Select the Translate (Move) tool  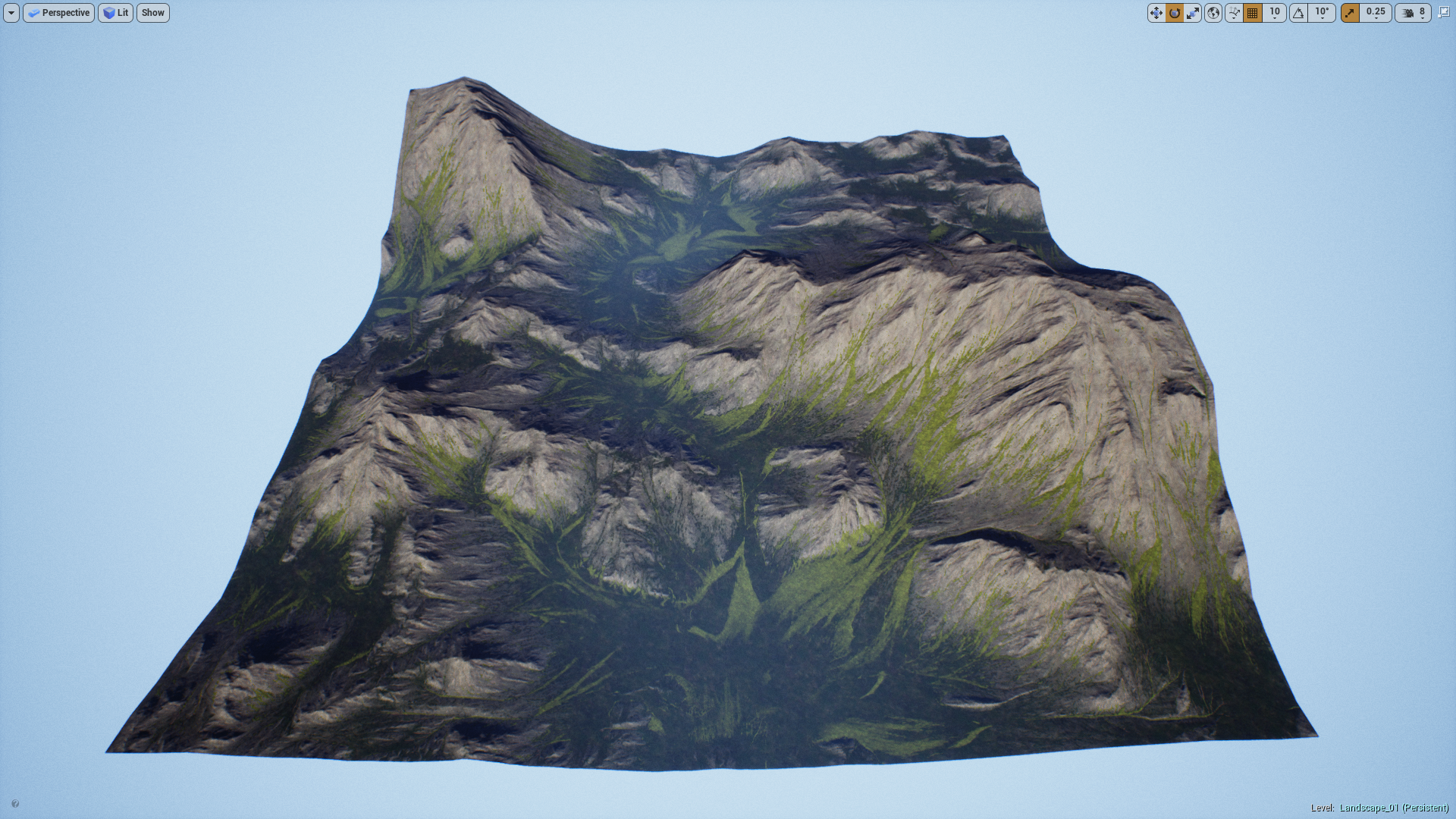1156,13
